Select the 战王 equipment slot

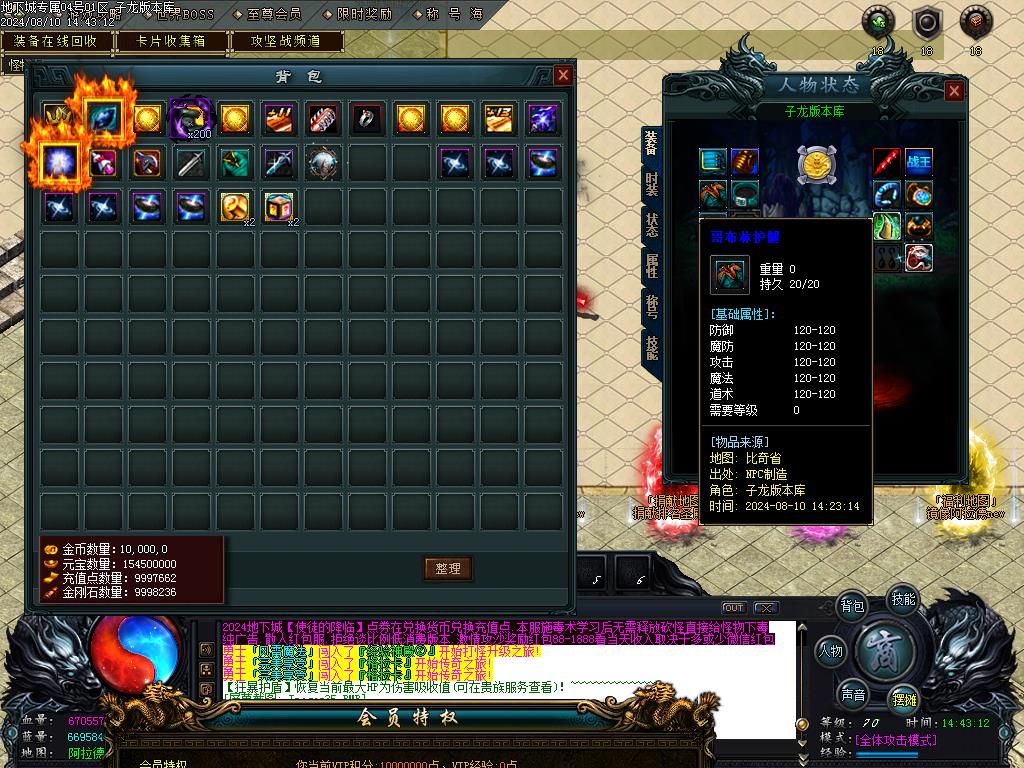918,161
